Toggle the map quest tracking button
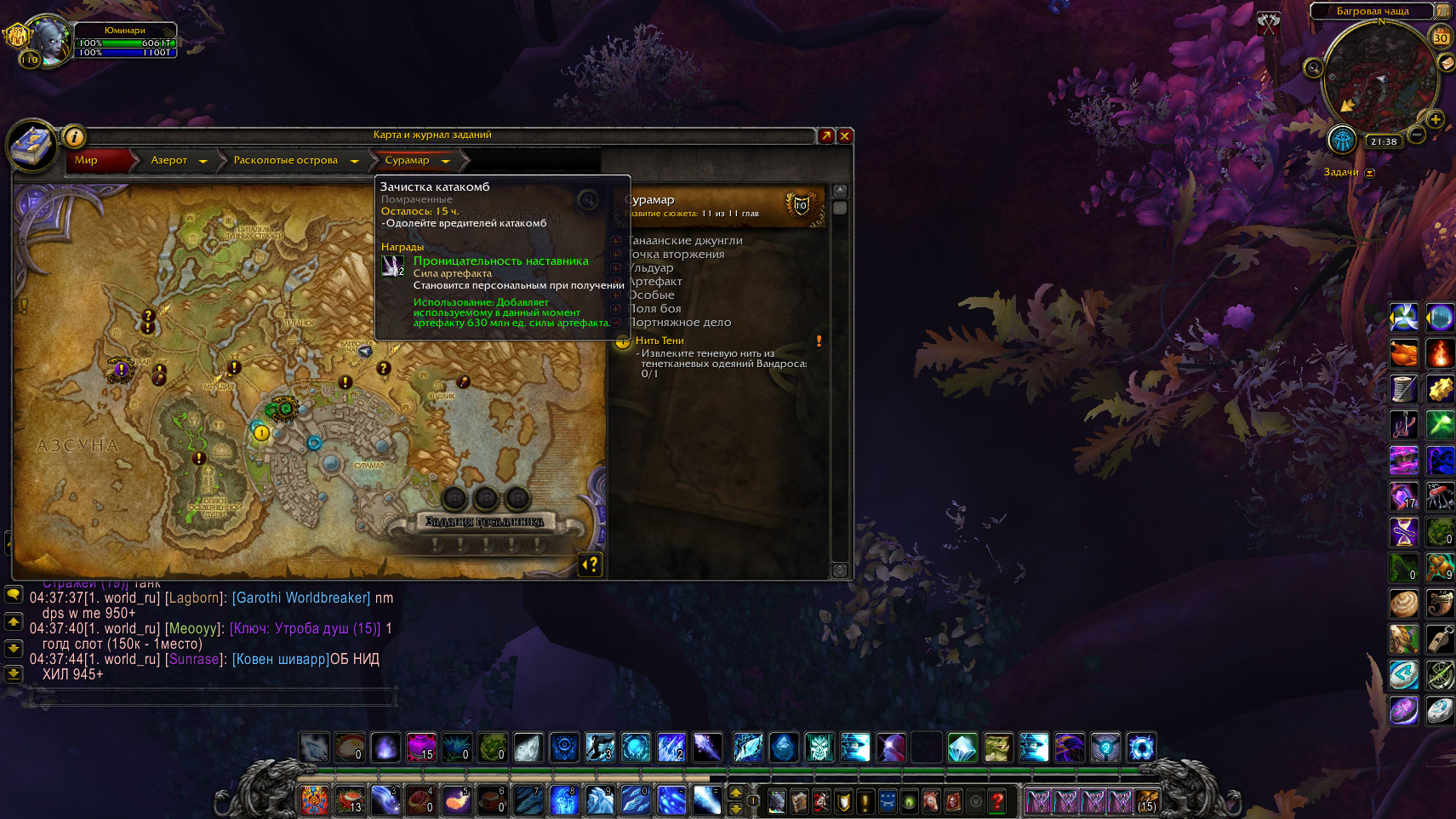Image resolution: width=1456 pixels, height=819 pixels. (591, 564)
